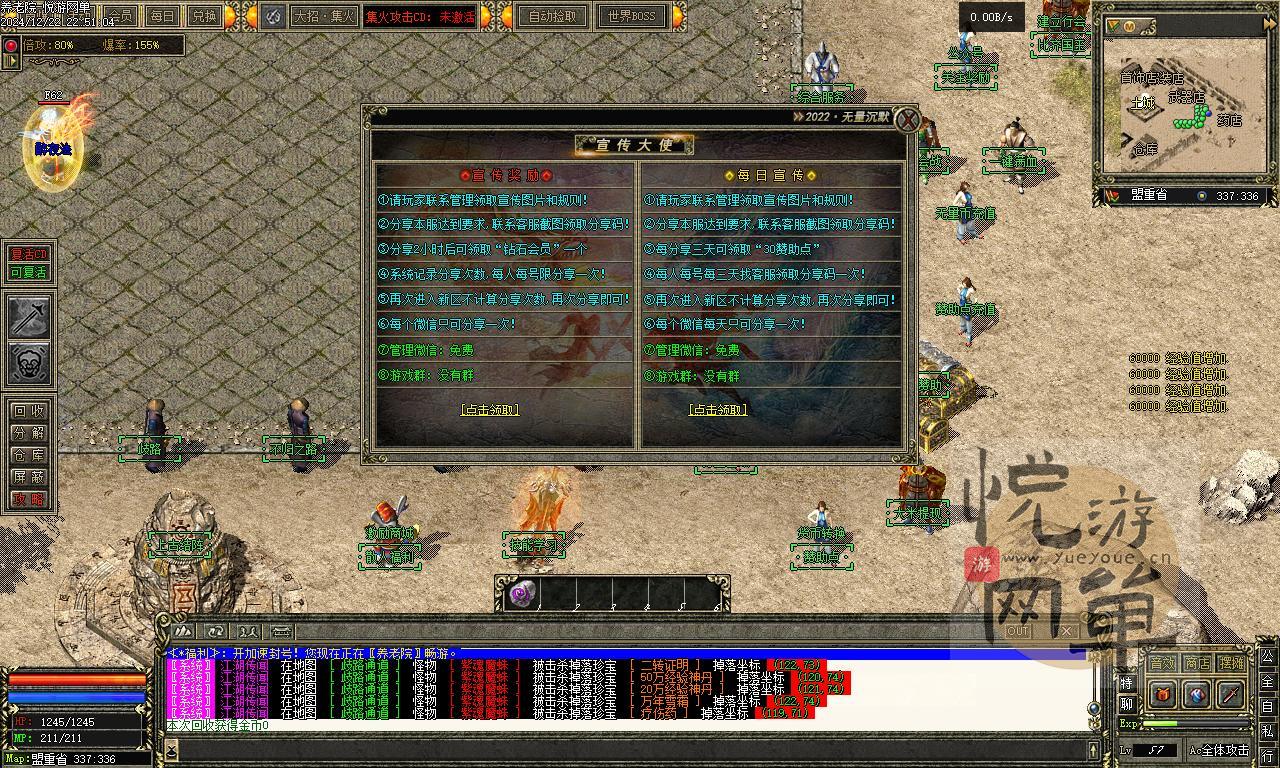Open the 仓库 warehouse
The width and height of the screenshot is (1280, 768).
[x=28, y=455]
